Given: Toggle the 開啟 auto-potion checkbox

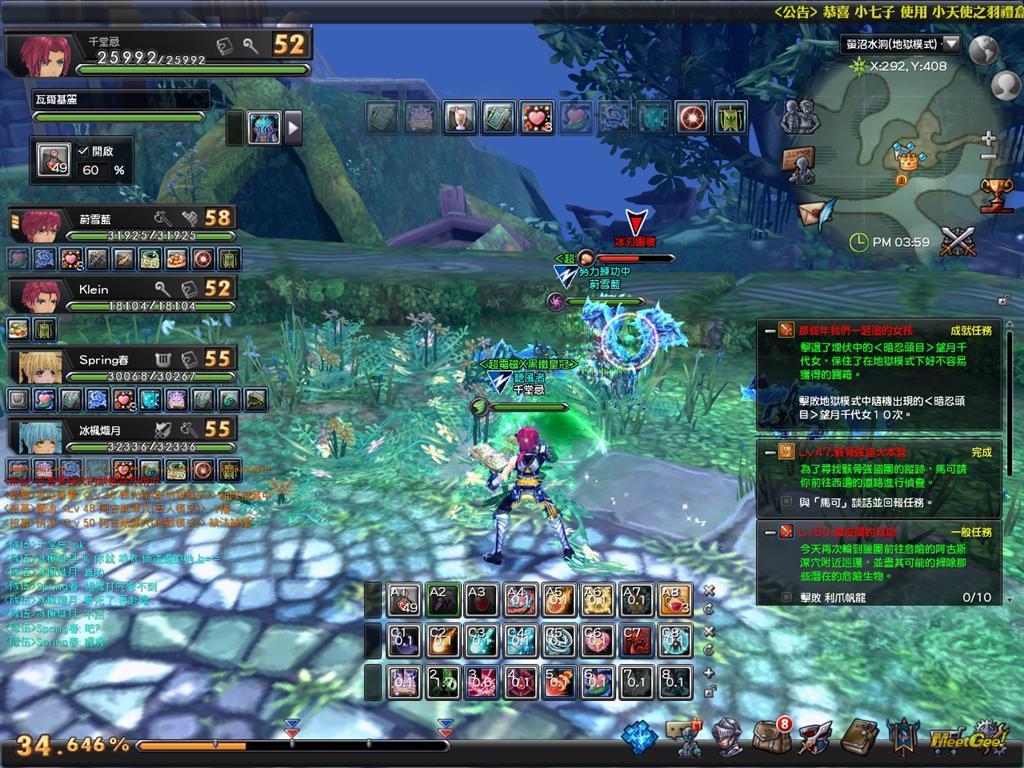Looking at the screenshot, I should coord(84,151).
